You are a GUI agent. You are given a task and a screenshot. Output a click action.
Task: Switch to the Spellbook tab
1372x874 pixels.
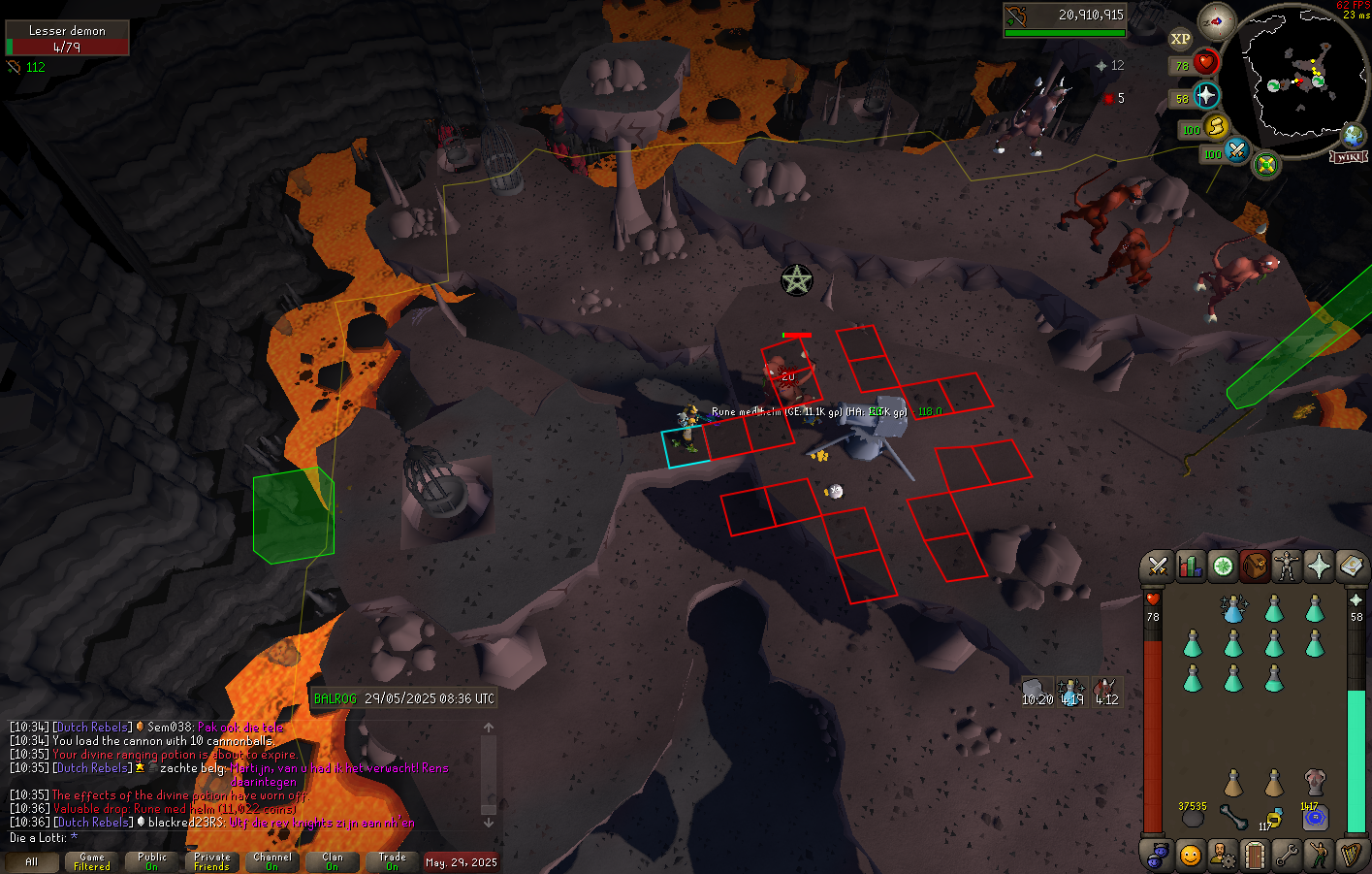click(x=1351, y=566)
